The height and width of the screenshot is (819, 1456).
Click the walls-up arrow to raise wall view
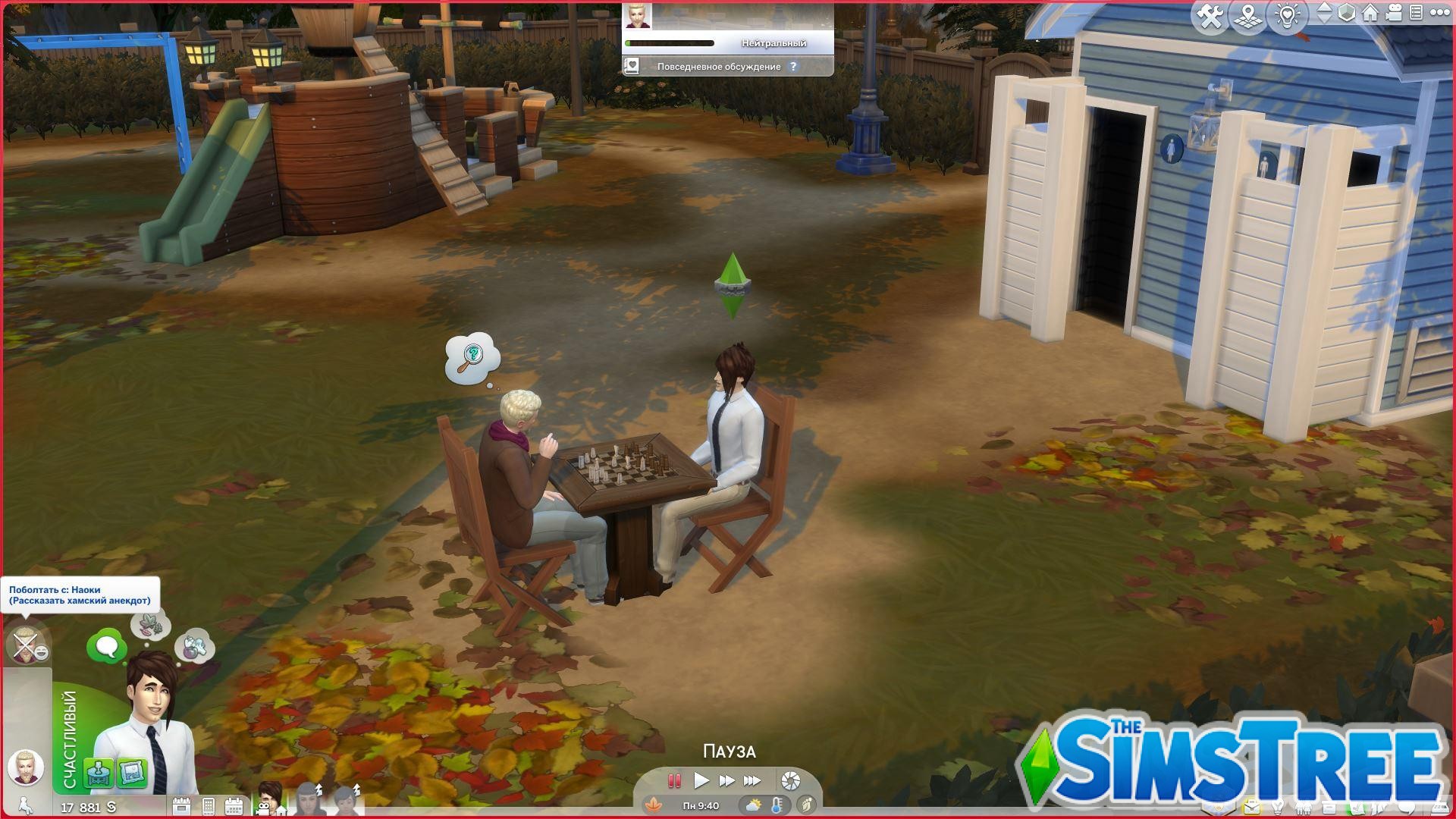[x=1323, y=9]
